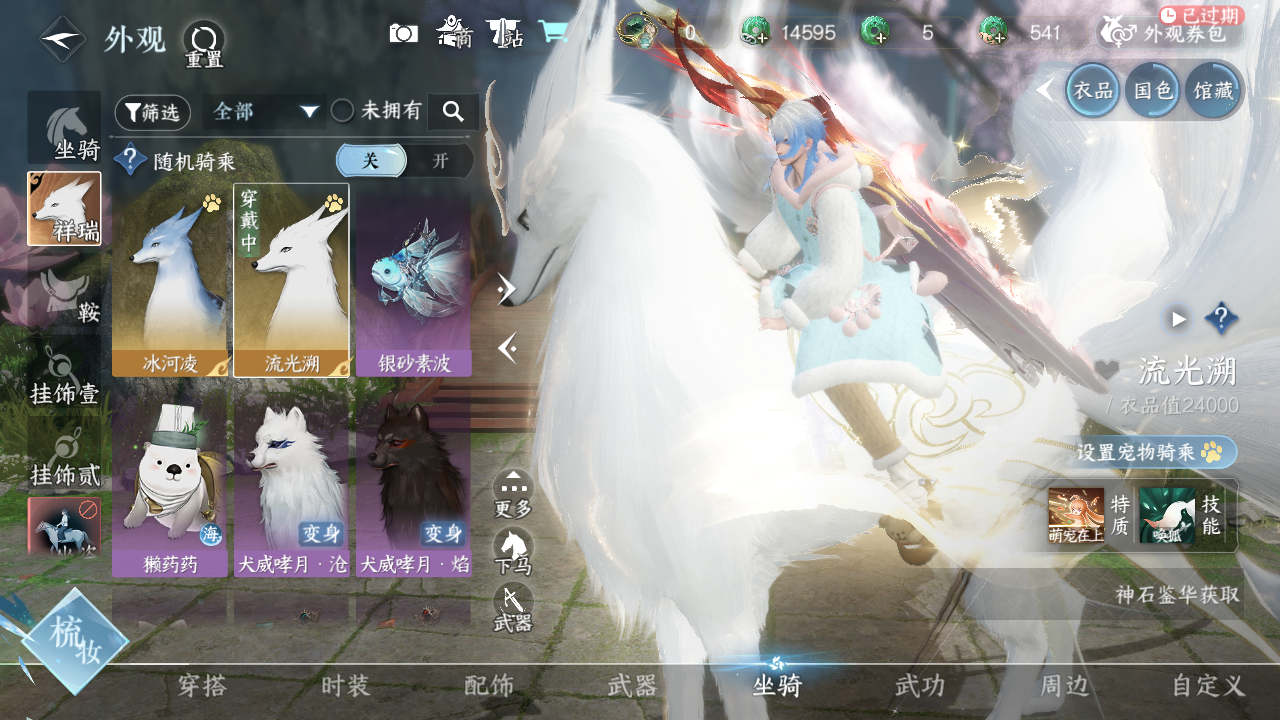Go back with the top-left arrow button
1280x720 pixels.
tap(62, 39)
